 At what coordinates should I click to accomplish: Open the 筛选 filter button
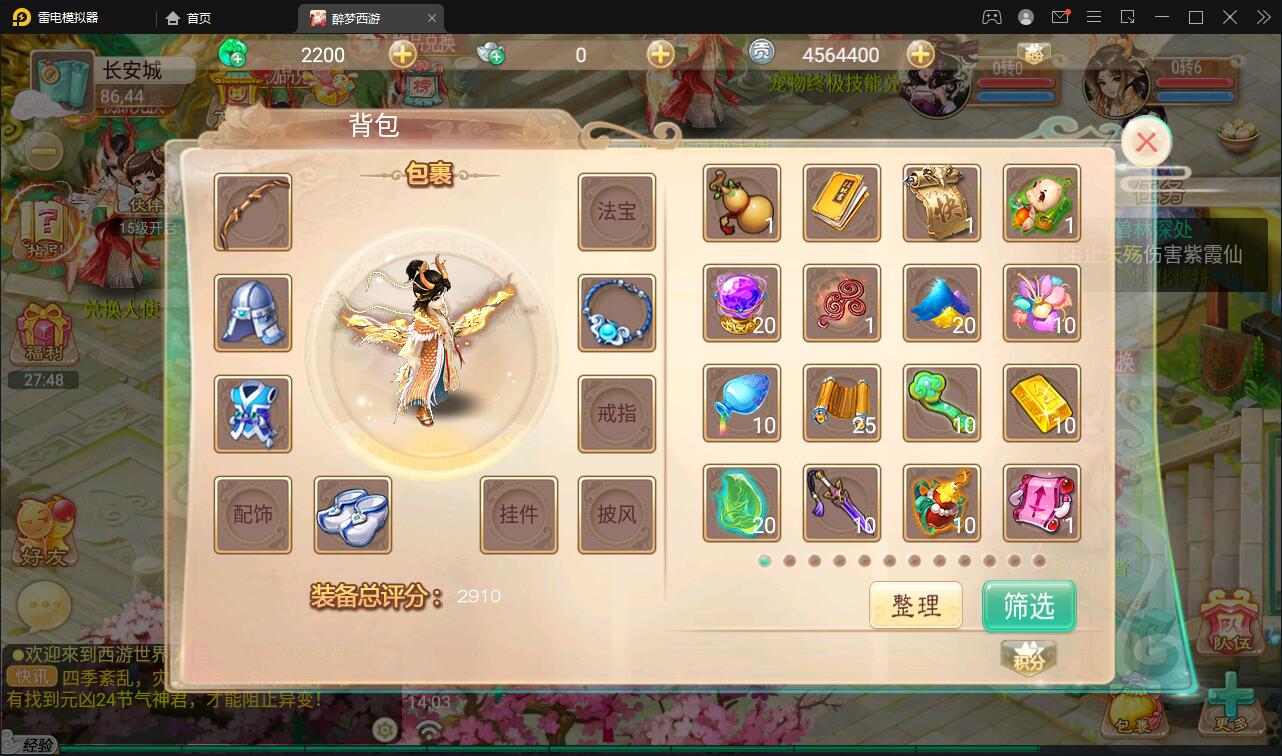tap(1028, 605)
